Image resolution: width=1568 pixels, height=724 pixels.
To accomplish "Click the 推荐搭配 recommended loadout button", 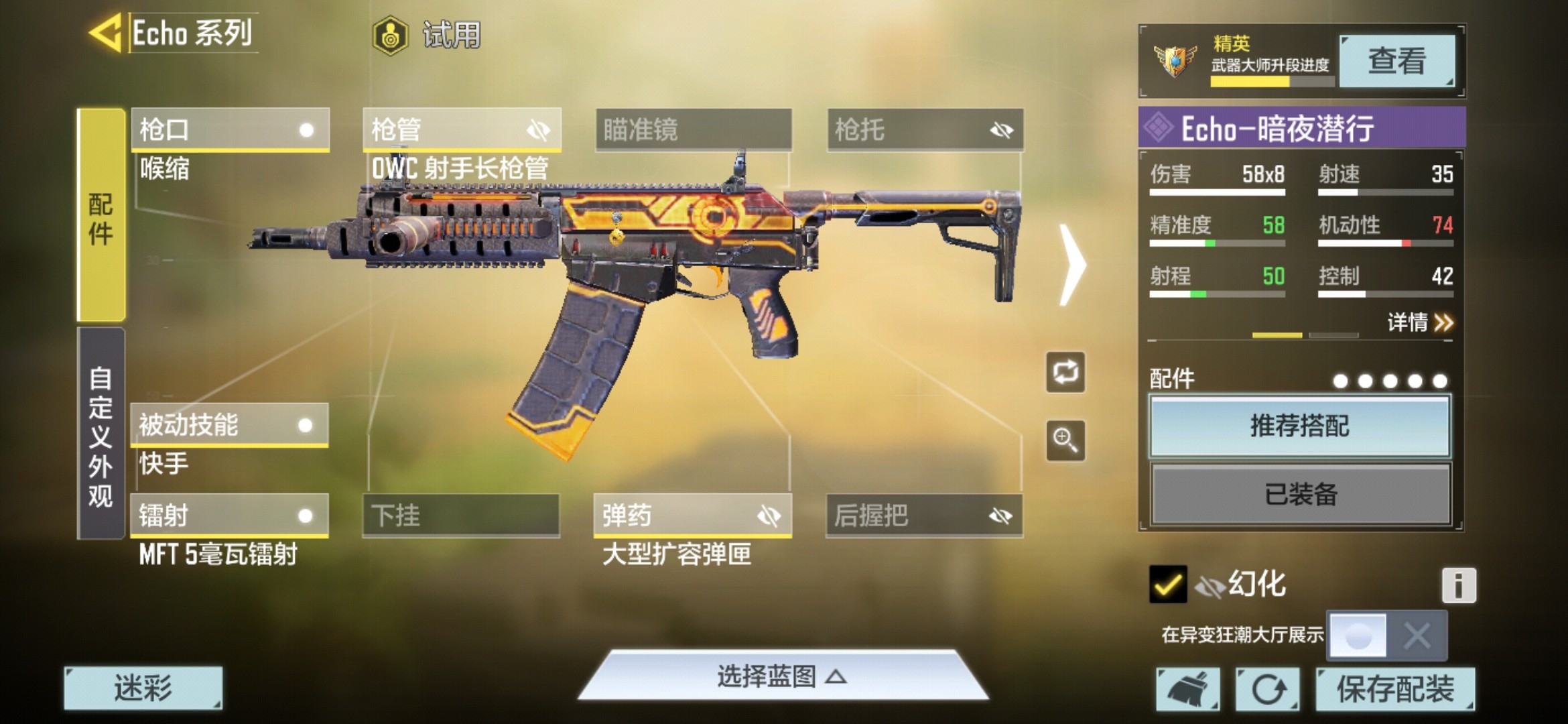I will point(1299,426).
